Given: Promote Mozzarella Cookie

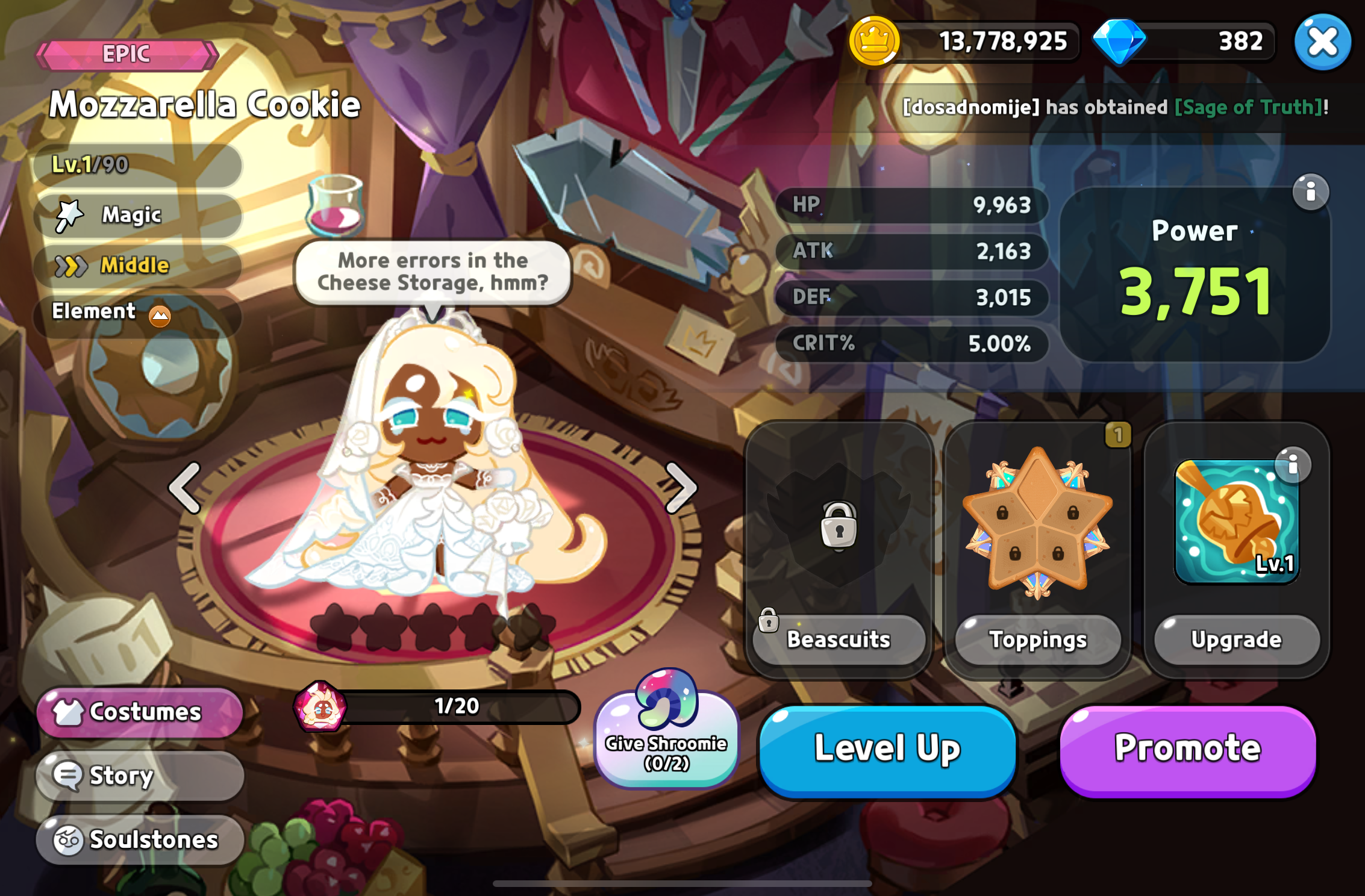Looking at the screenshot, I should [1187, 749].
